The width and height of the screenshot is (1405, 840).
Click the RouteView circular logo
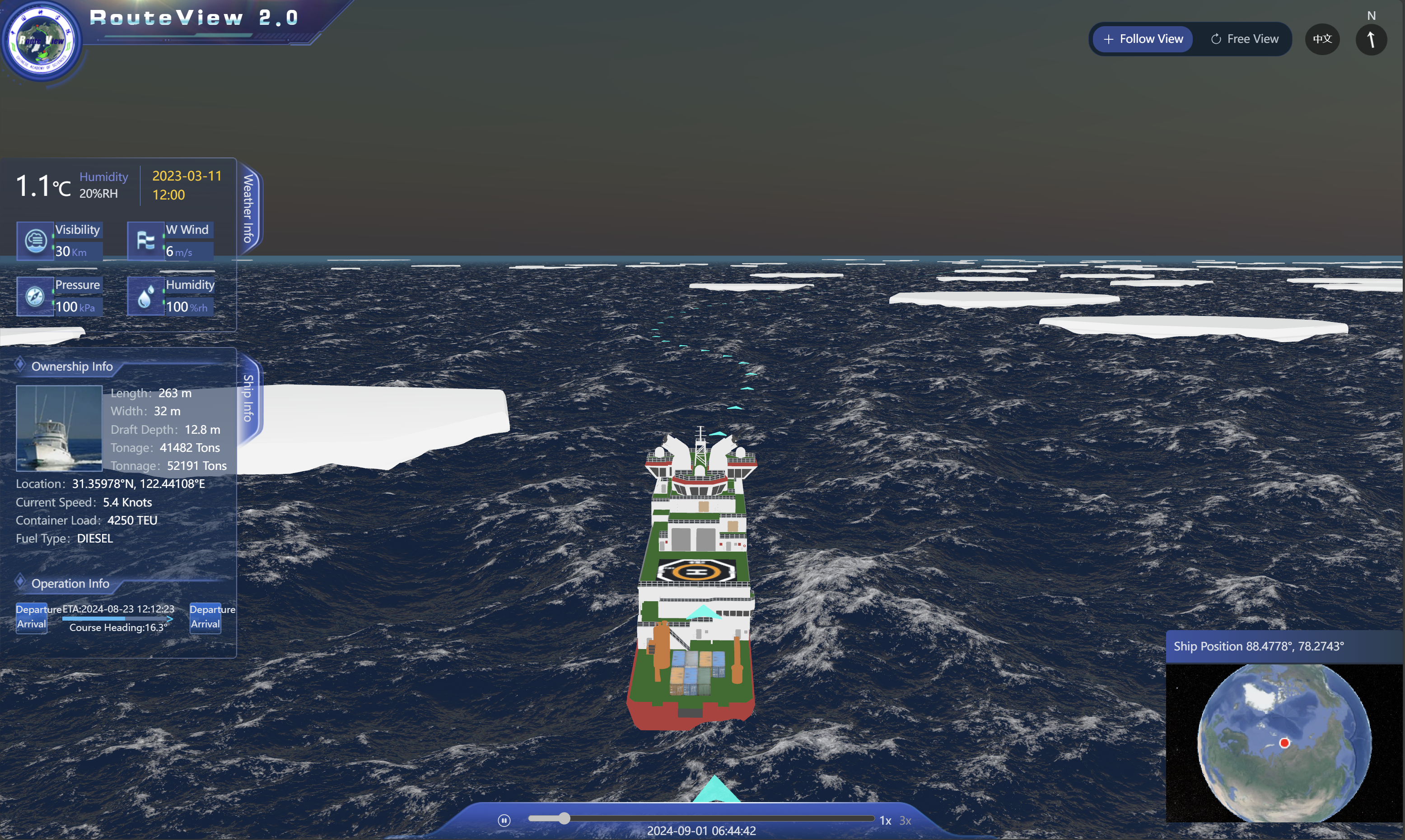pyautogui.click(x=42, y=41)
